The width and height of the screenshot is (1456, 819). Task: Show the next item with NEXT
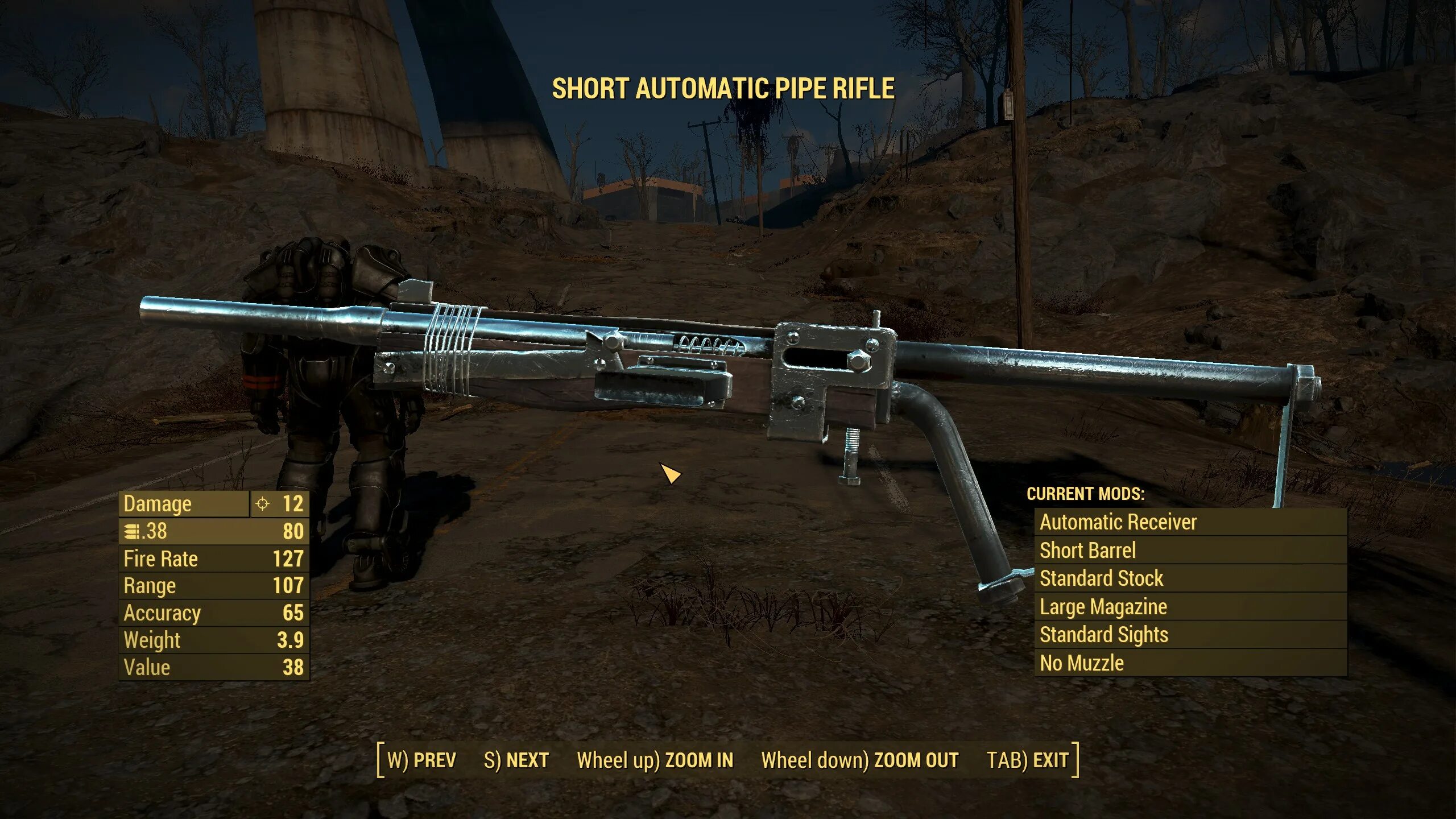(516, 760)
